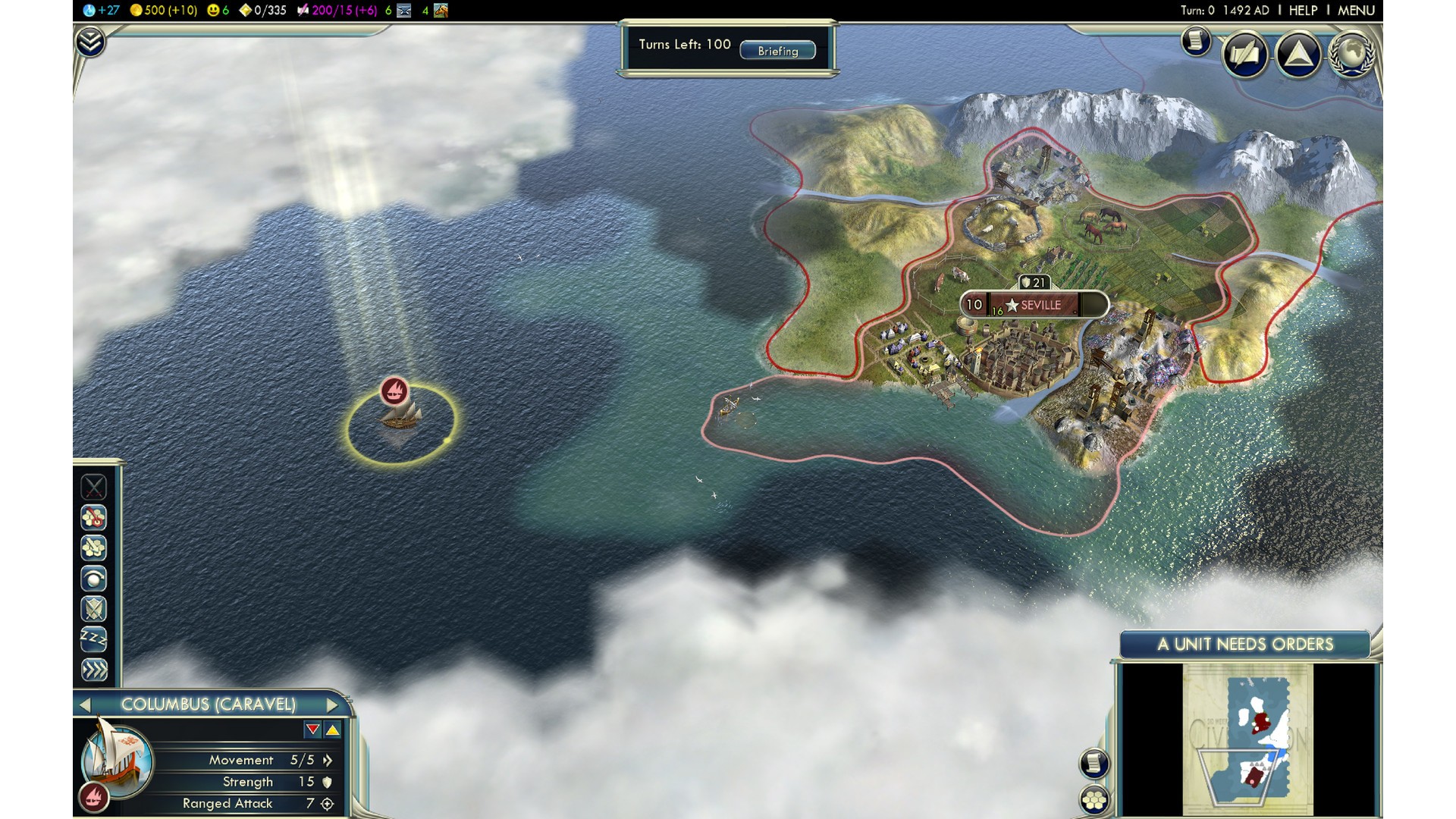Open the quill and scroll advisor button
1456x819 pixels.
click(x=1244, y=55)
